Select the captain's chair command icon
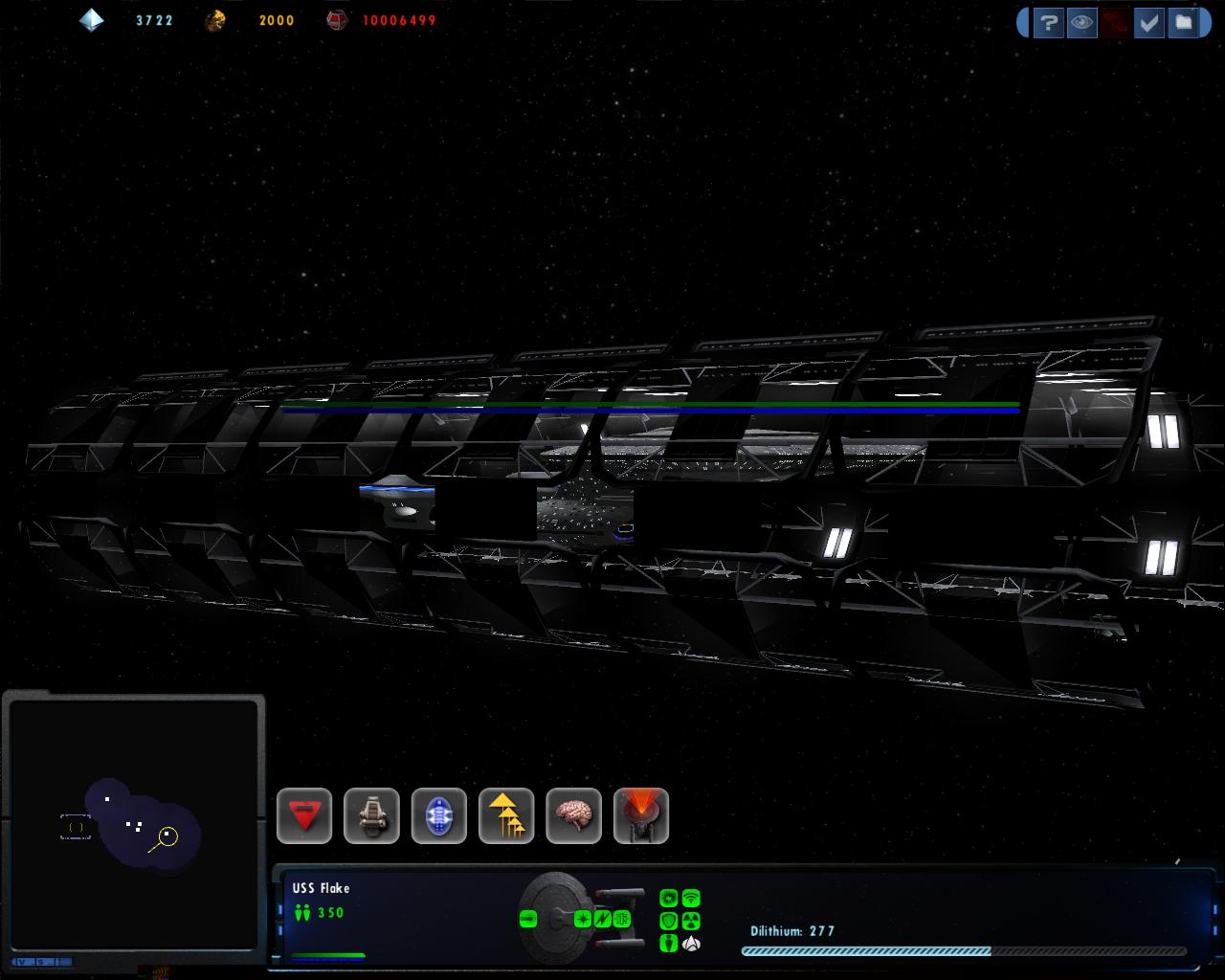1225x980 pixels. coord(371,816)
